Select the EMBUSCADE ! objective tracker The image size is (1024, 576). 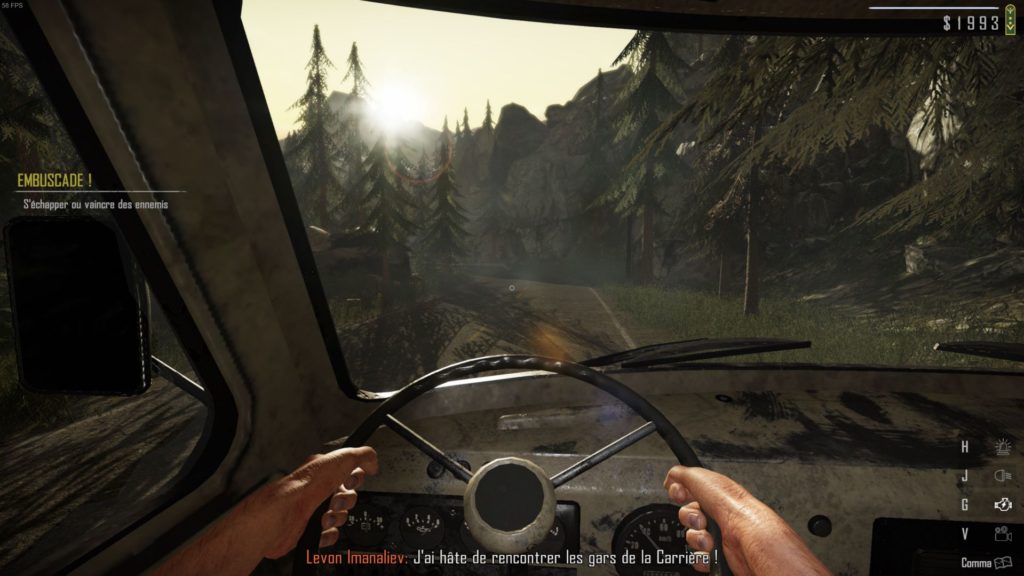(55, 181)
